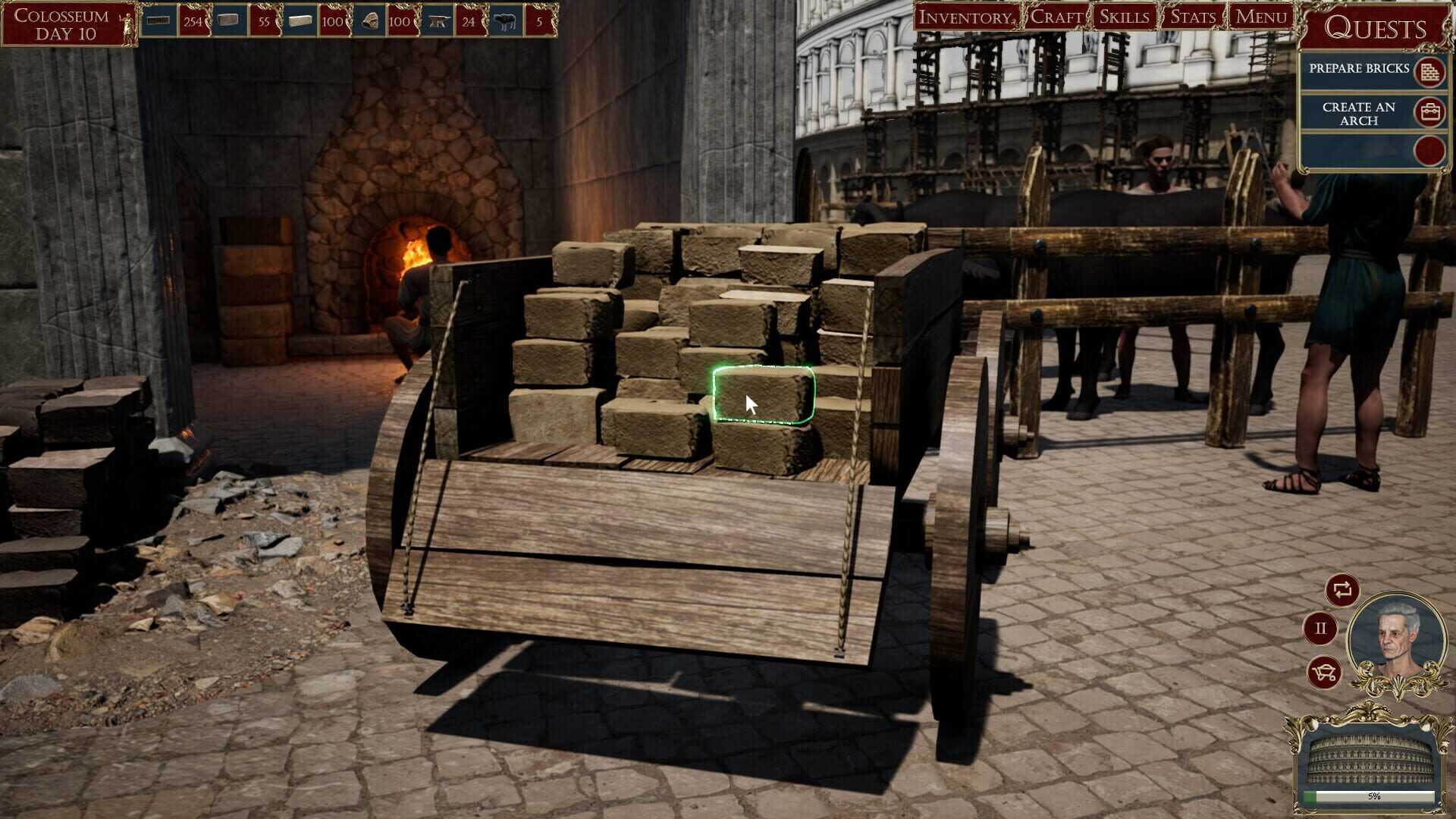Toggle the red circle under quests
The image size is (1456, 819).
click(1429, 152)
